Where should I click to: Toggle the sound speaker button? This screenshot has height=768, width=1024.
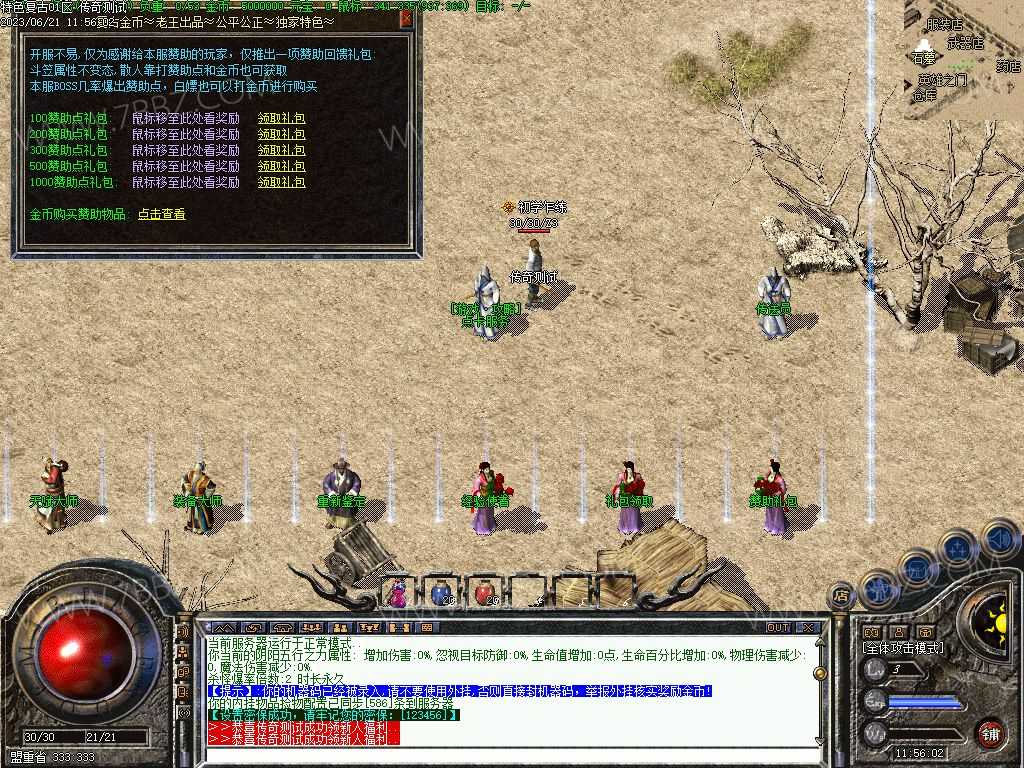[999, 540]
